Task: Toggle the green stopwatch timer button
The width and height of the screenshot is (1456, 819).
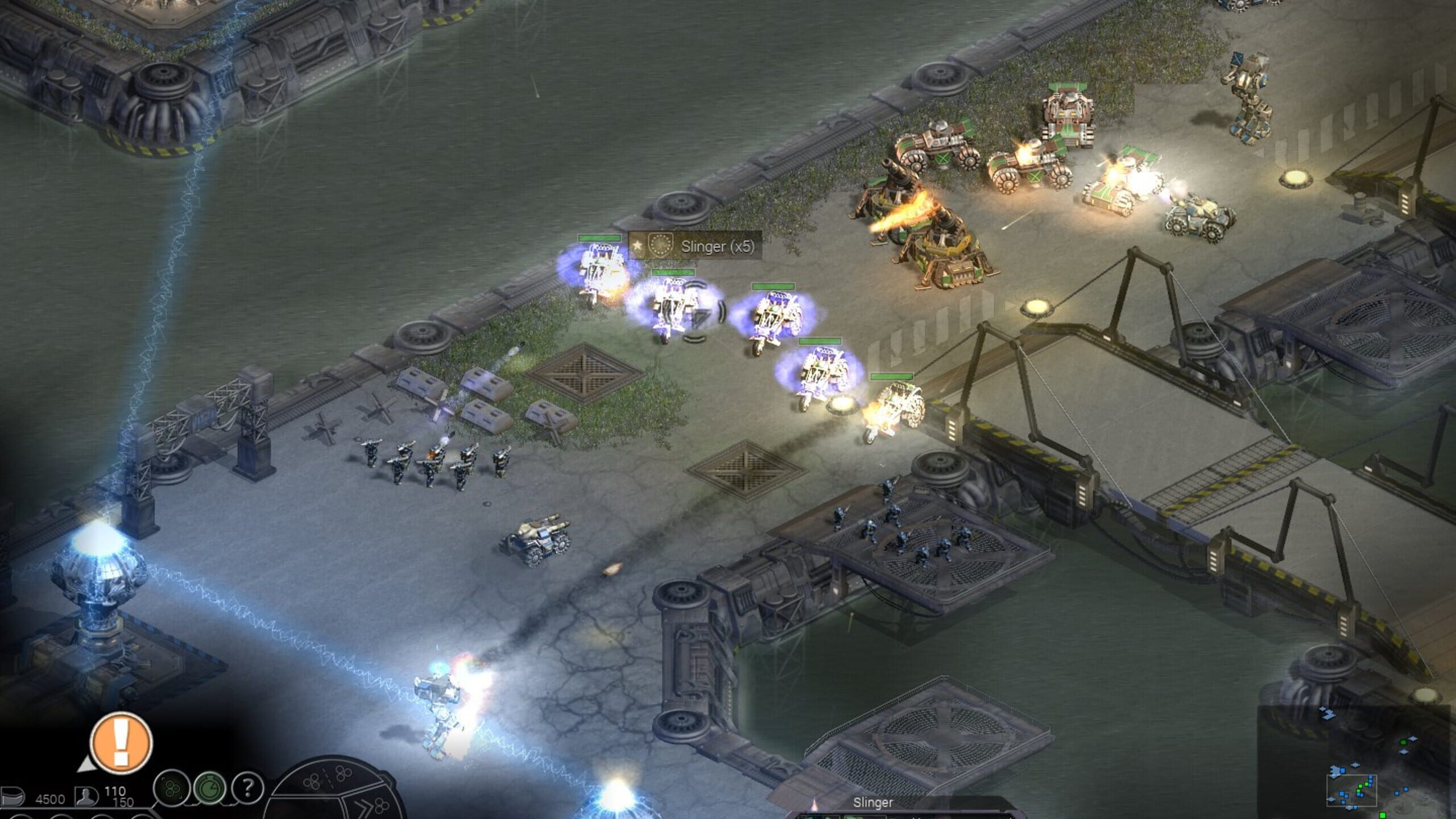Action: 209,788
